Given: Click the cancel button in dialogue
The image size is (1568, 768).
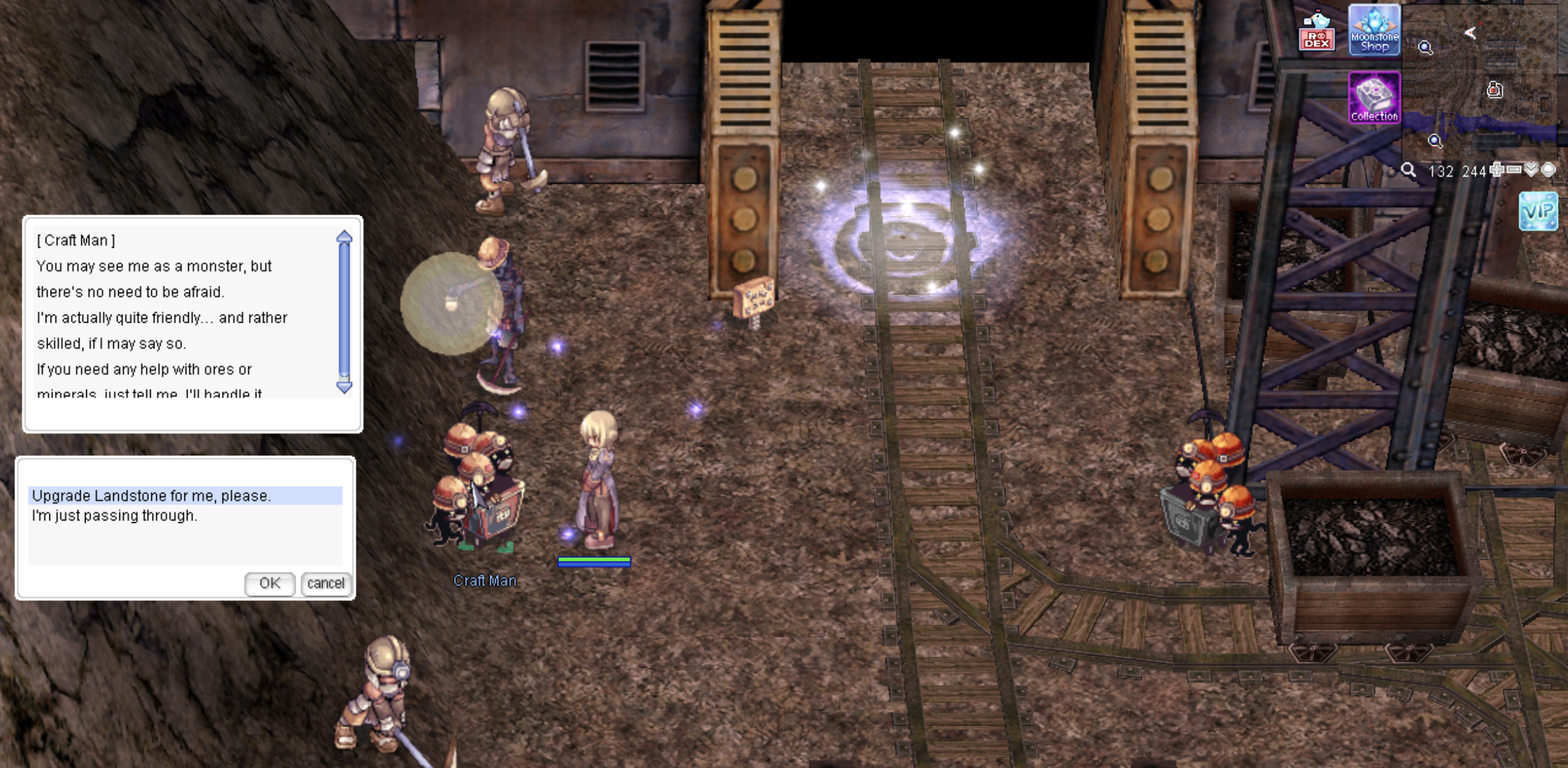Looking at the screenshot, I should [x=326, y=584].
